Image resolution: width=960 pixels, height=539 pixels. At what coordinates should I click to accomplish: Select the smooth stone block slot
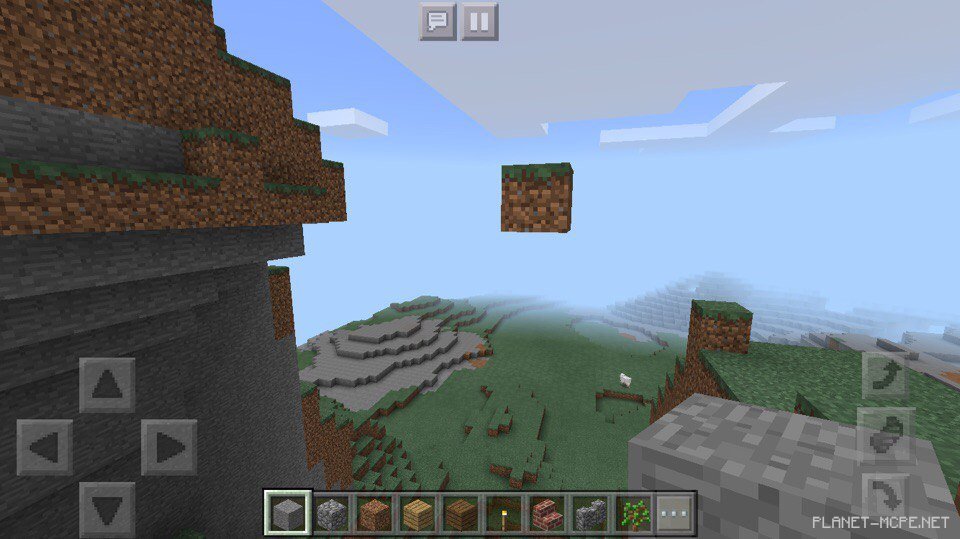point(288,514)
